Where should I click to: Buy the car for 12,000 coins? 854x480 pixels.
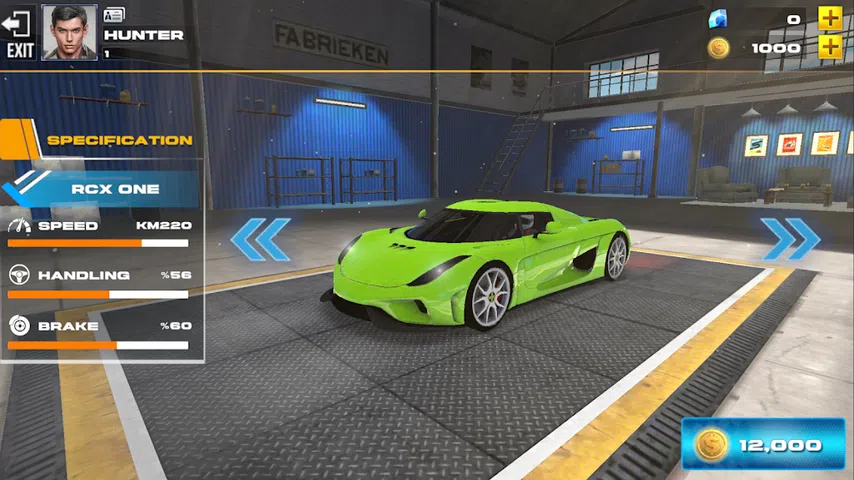tap(763, 444)
